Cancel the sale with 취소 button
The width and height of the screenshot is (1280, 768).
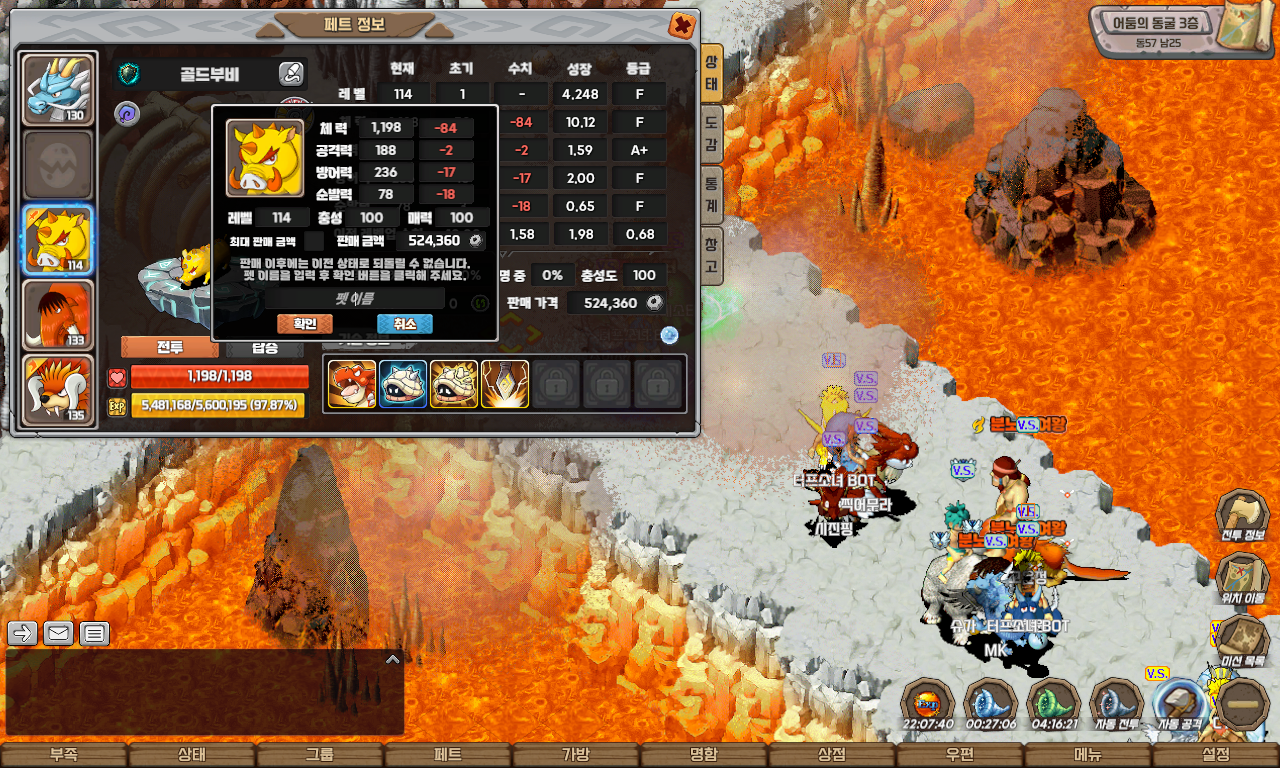(x=404, y=324)
